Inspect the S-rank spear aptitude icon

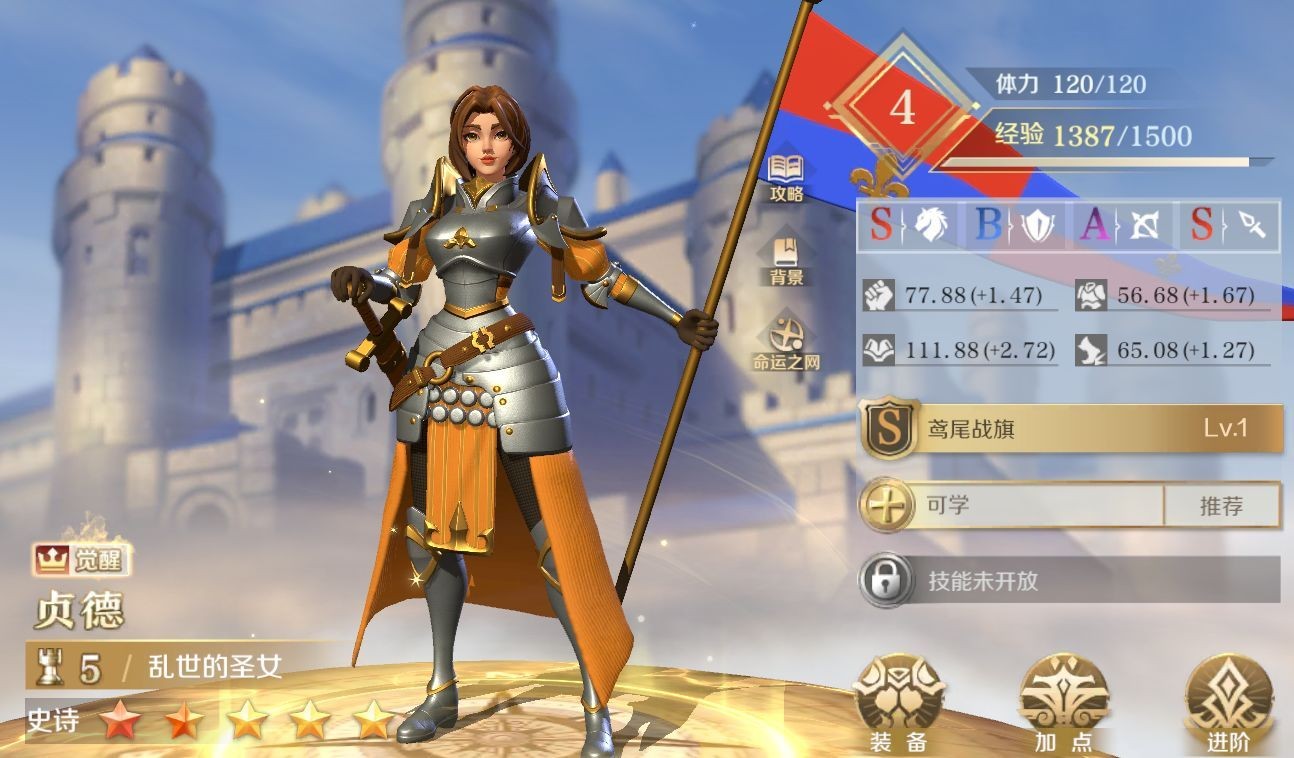point(1229,226)
